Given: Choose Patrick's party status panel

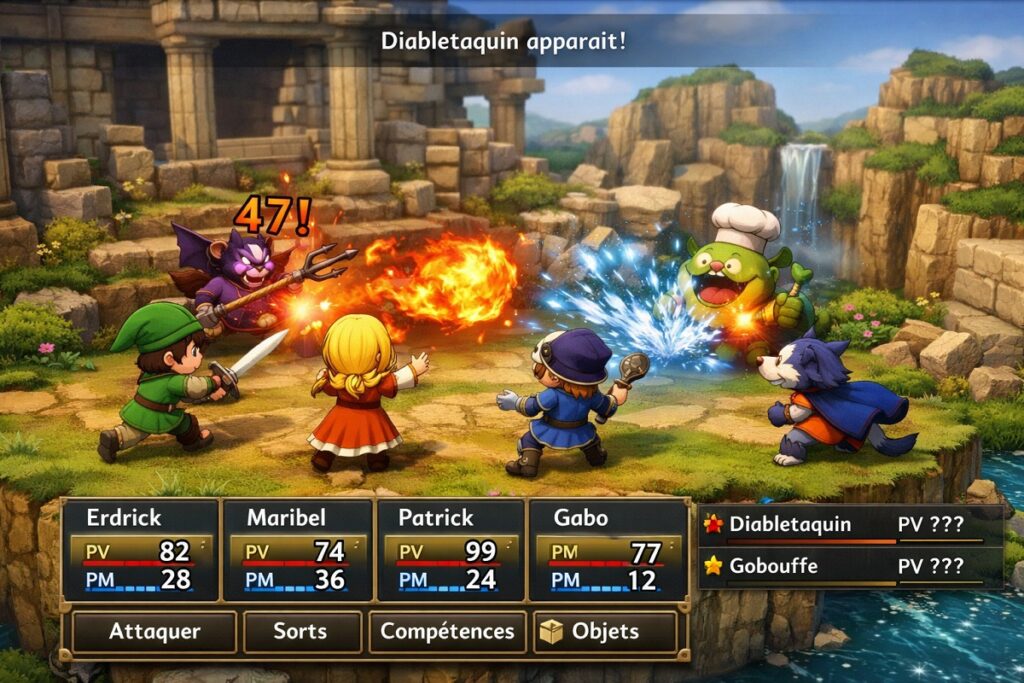Looking at the screenshot, I should point(450,550).
